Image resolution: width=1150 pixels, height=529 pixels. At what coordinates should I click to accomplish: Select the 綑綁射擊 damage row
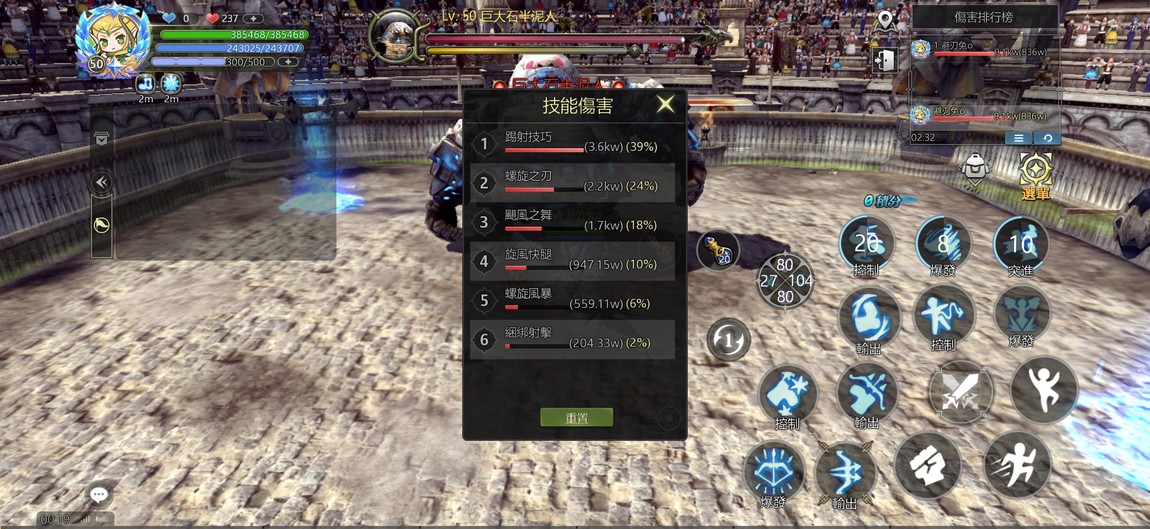pos(573,340)
